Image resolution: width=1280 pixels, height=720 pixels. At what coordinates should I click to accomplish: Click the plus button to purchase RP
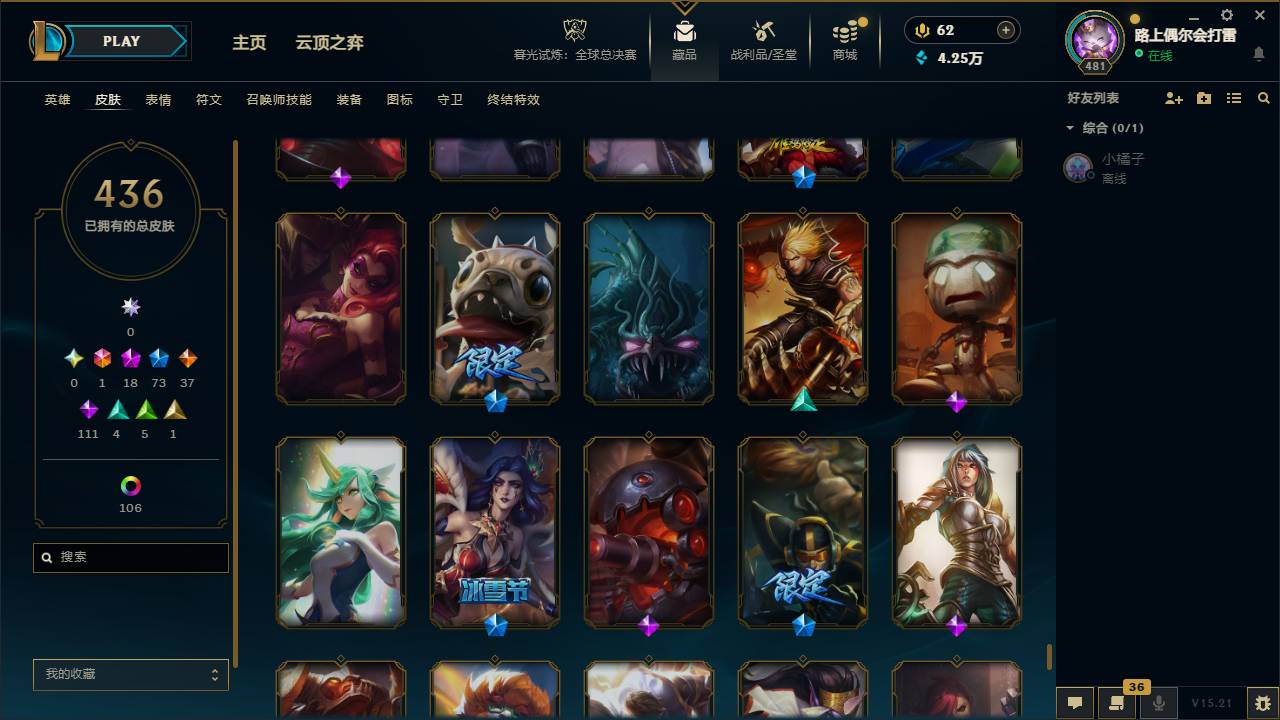1005,30
